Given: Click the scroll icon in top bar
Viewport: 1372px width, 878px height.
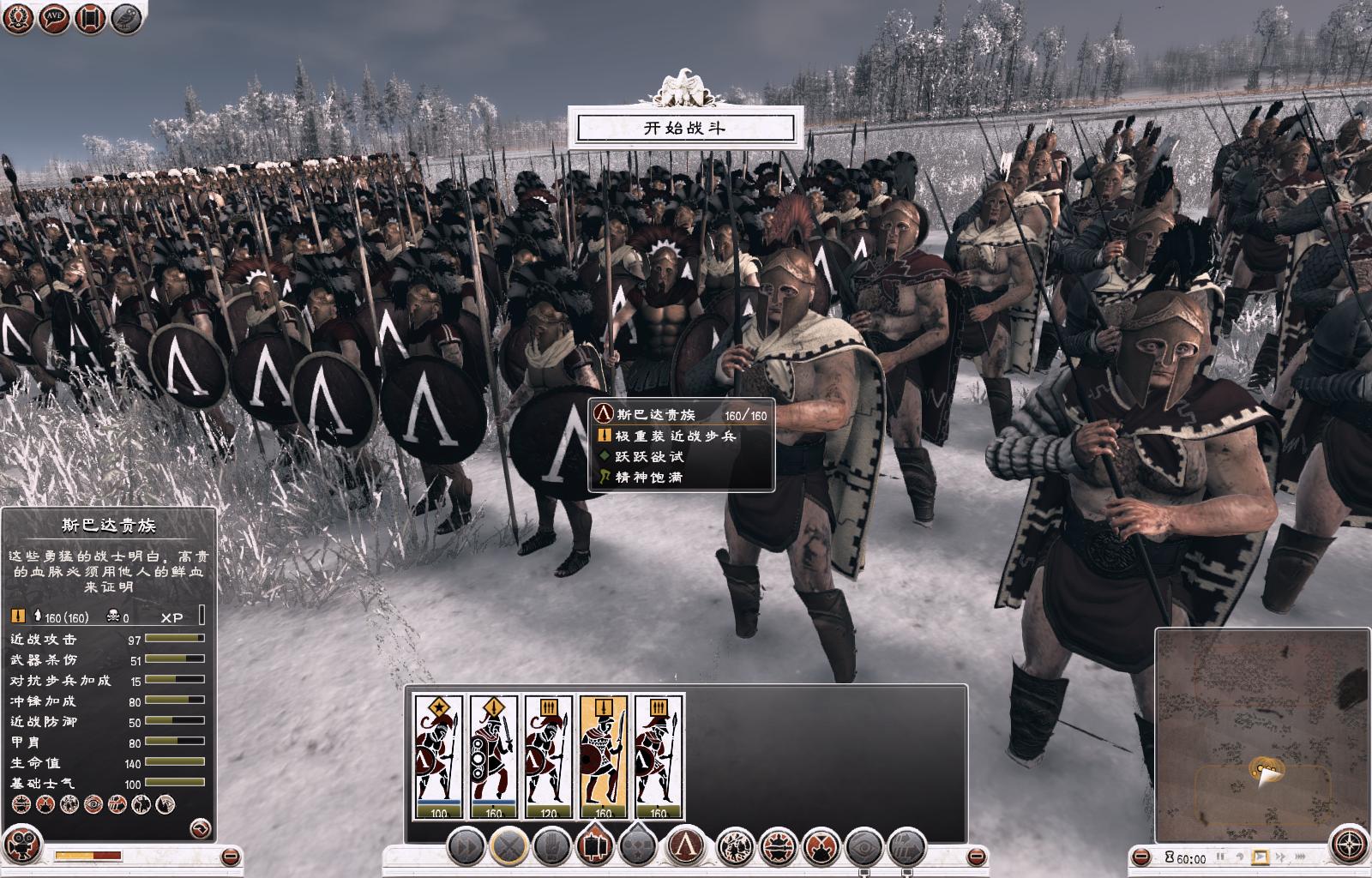Looking at the screenshot, I should [x=90, y=18].
